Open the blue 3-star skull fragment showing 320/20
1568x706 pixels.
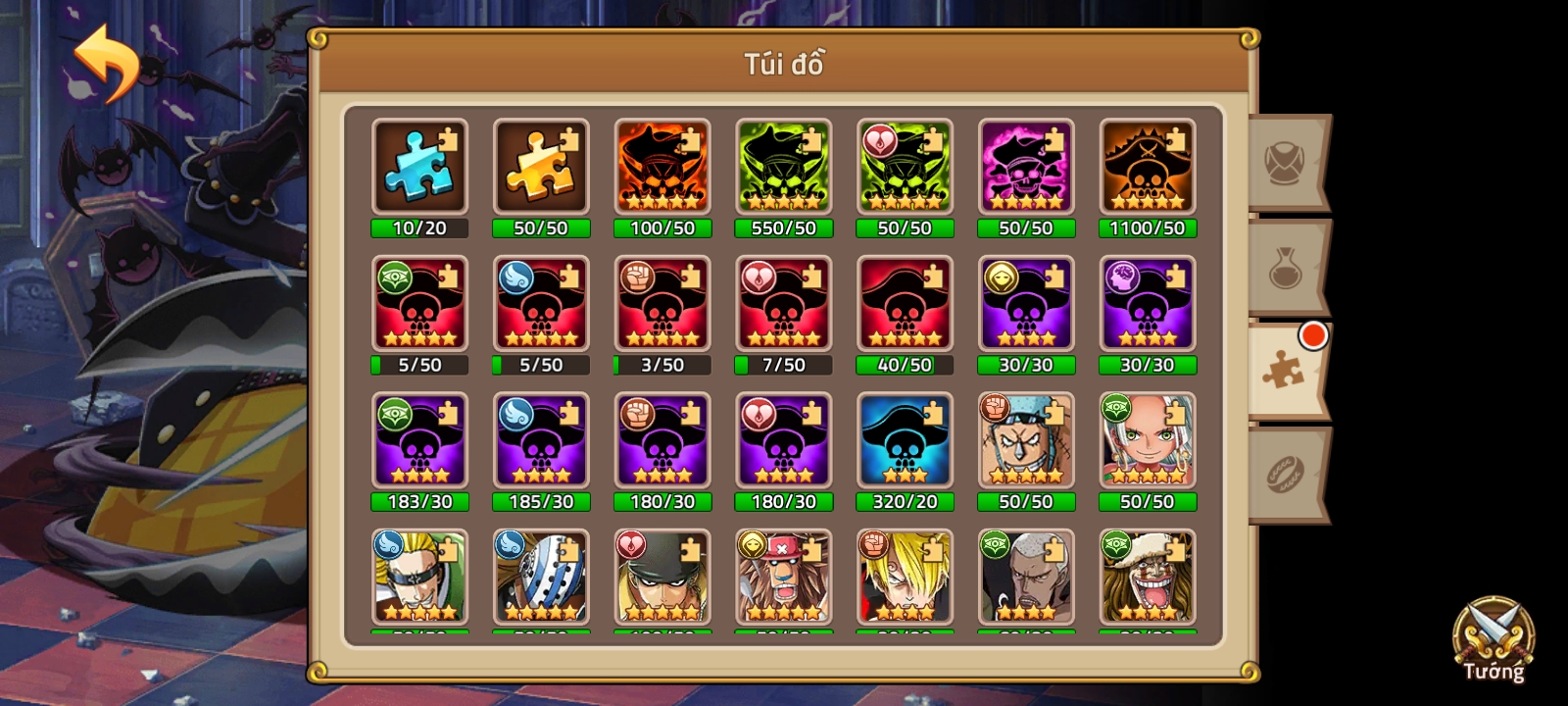[905, 439]
